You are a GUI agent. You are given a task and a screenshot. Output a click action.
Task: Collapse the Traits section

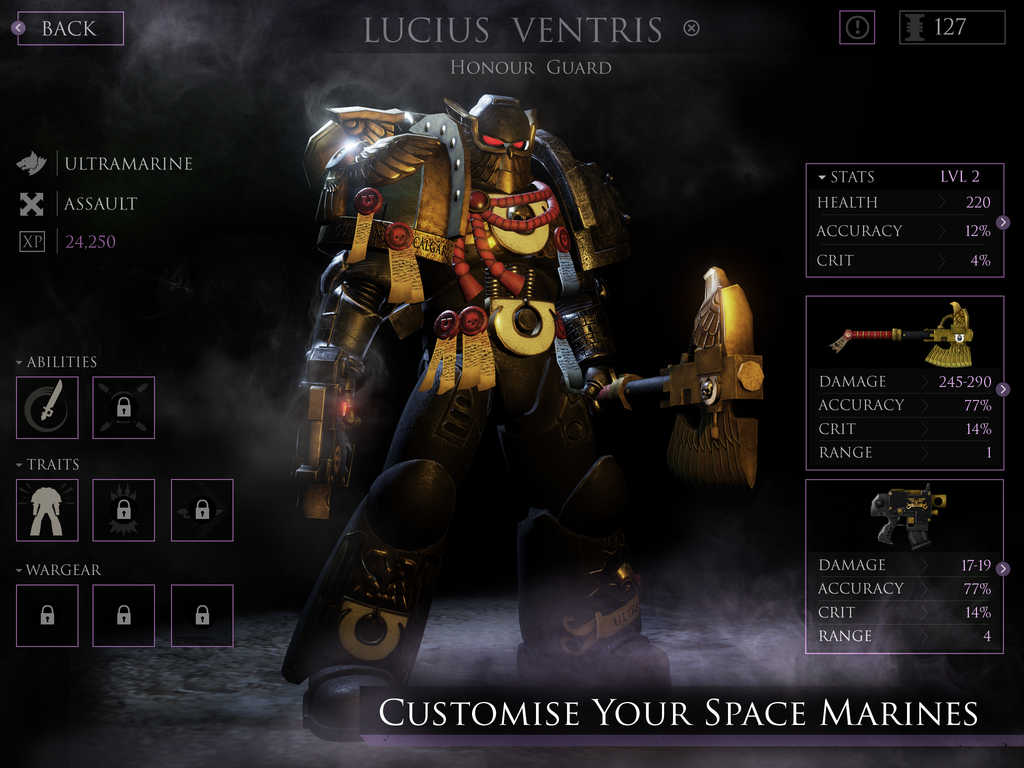(x=48, y=465)
